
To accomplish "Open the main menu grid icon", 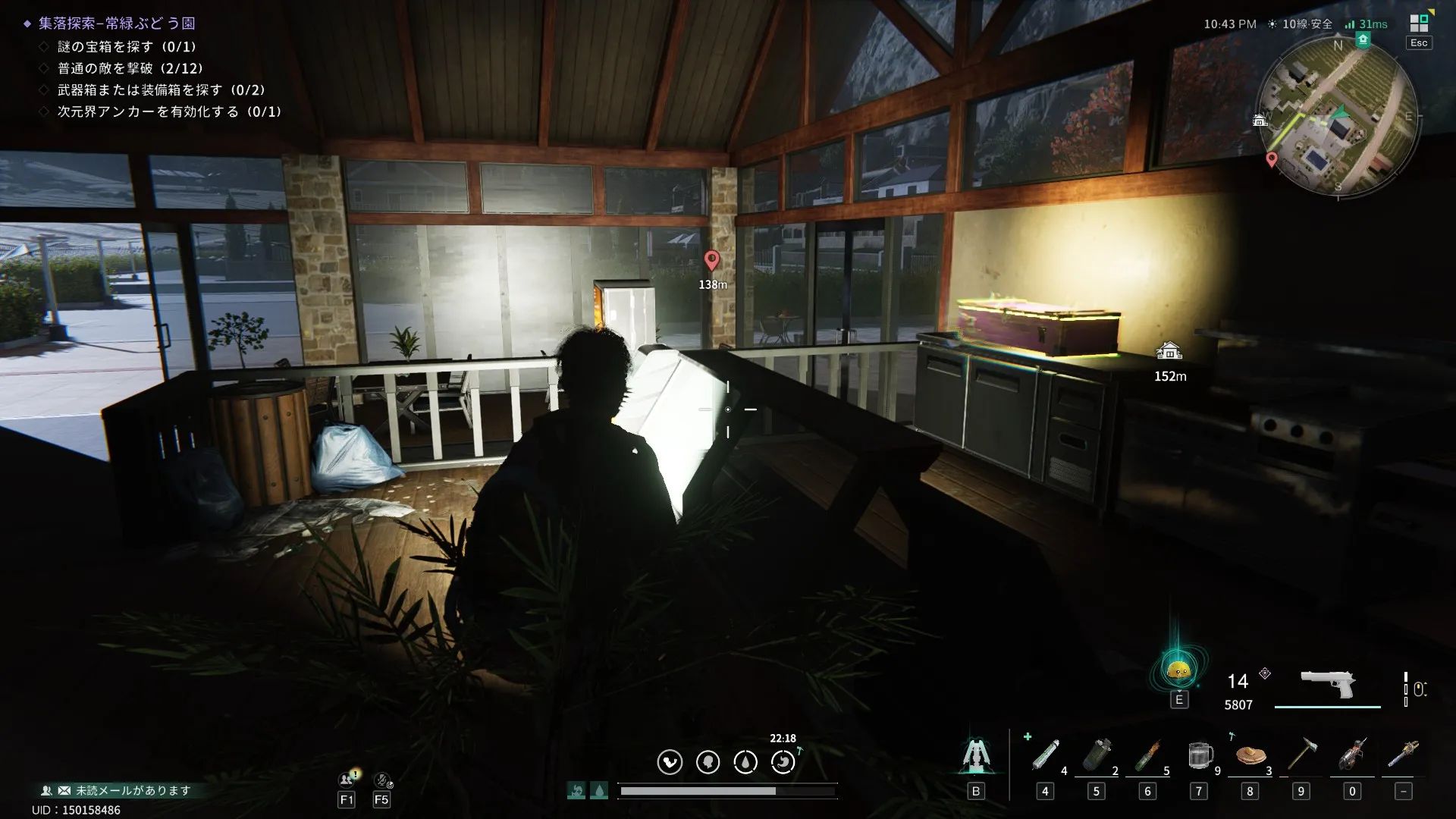I will click(1419, 24).
